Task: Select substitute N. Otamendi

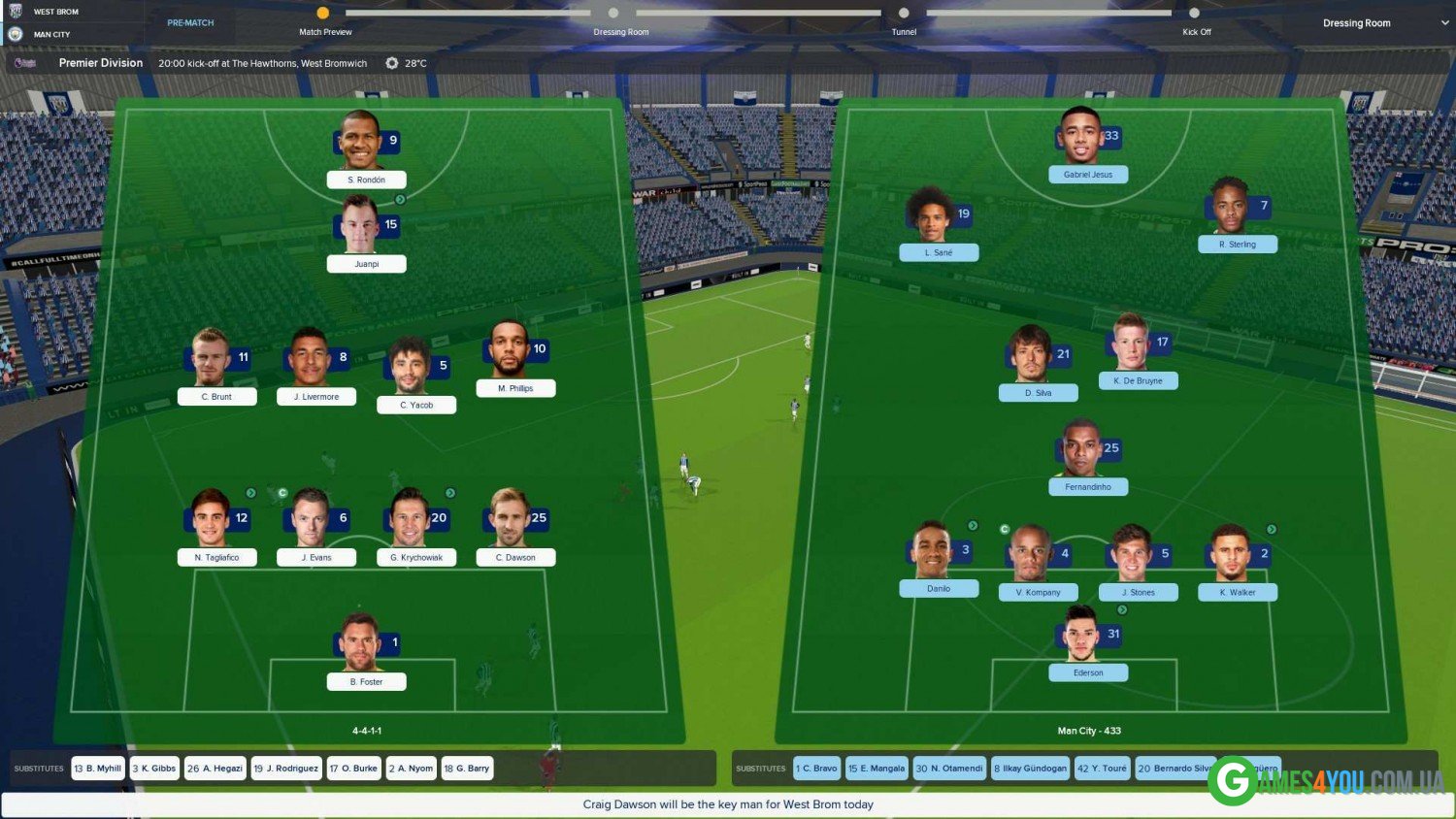Action: click(x=949, y=769)
